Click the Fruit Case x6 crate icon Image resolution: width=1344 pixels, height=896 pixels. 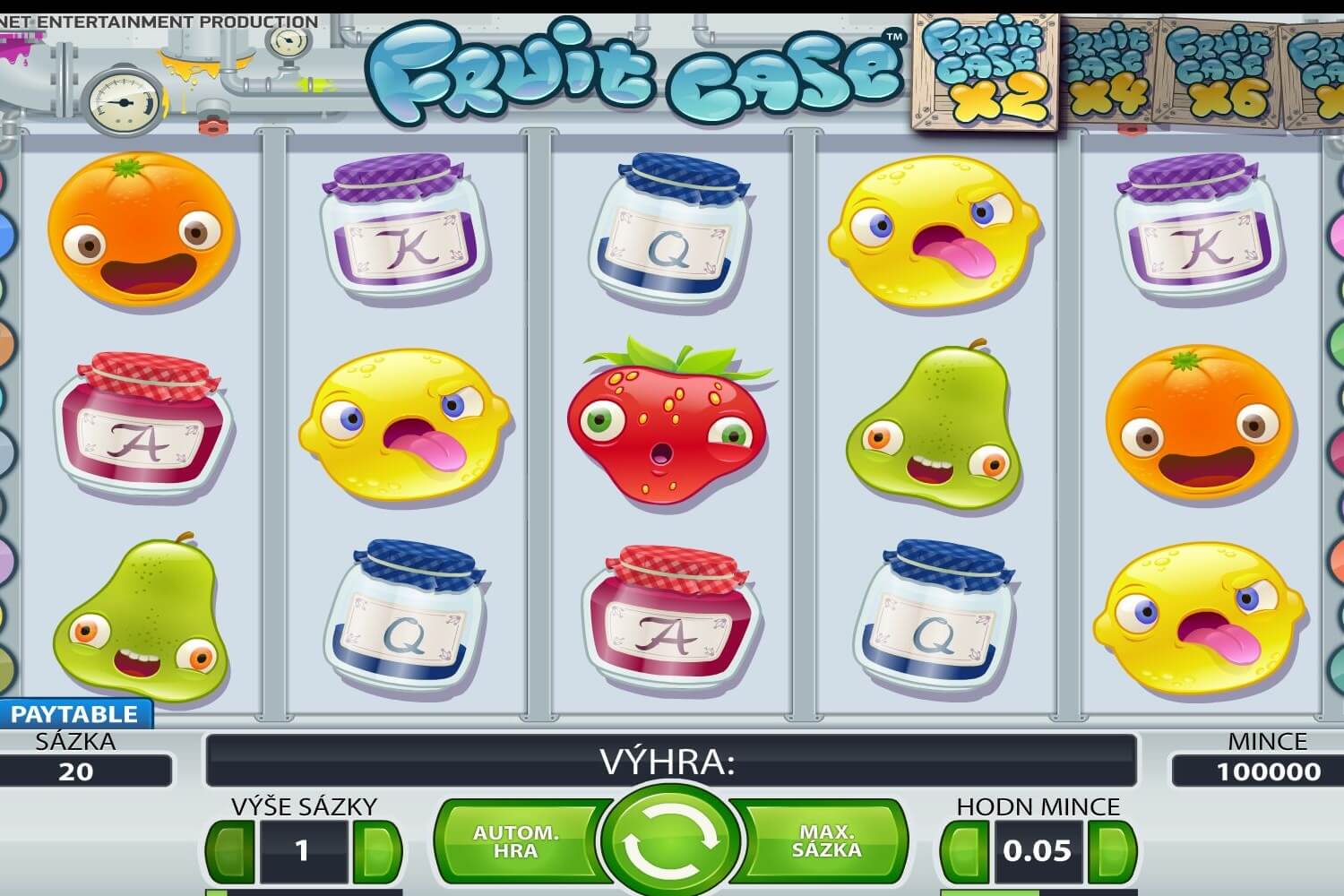(1219, 67)
